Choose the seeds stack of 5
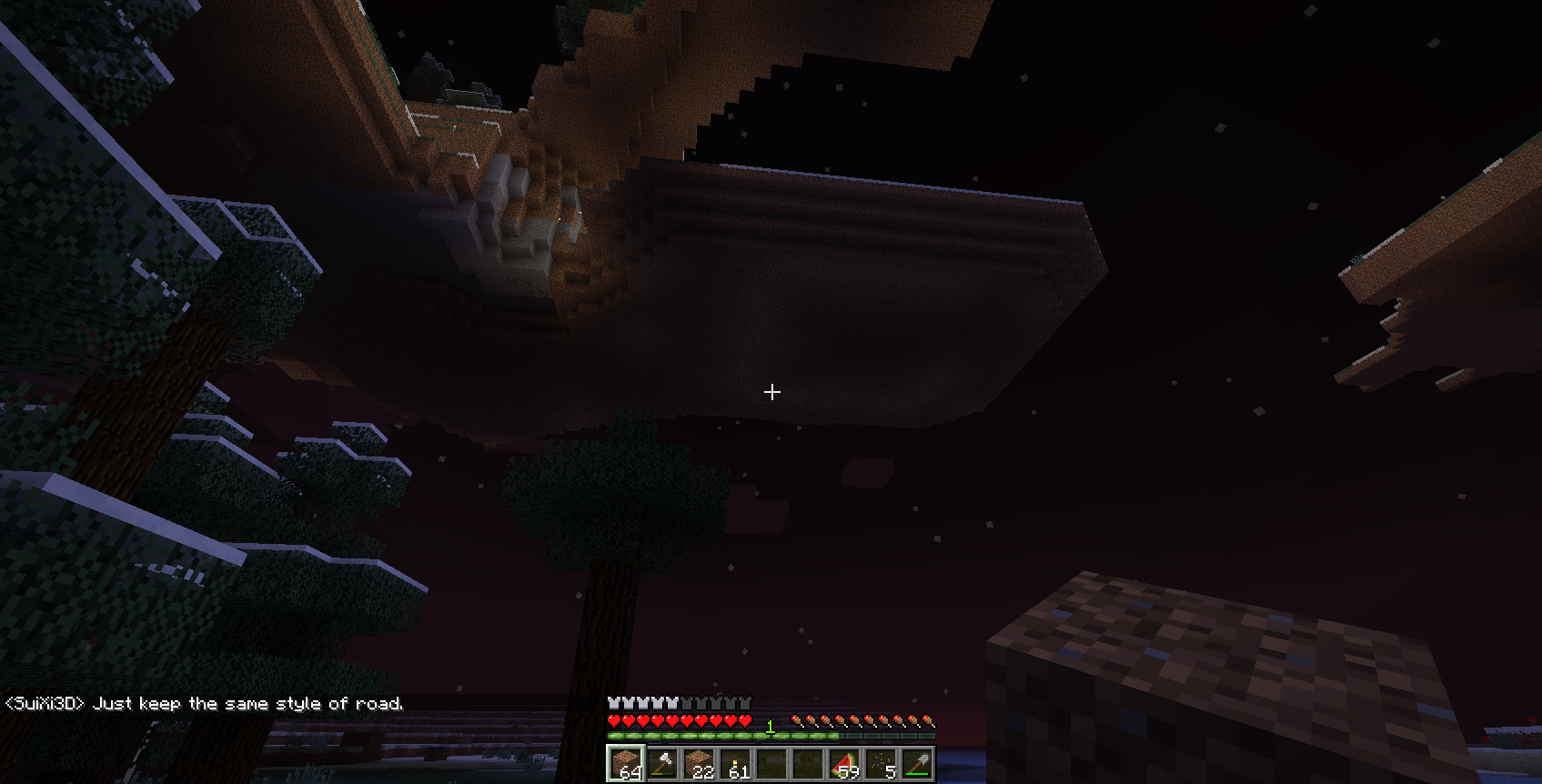 [880, 763]
